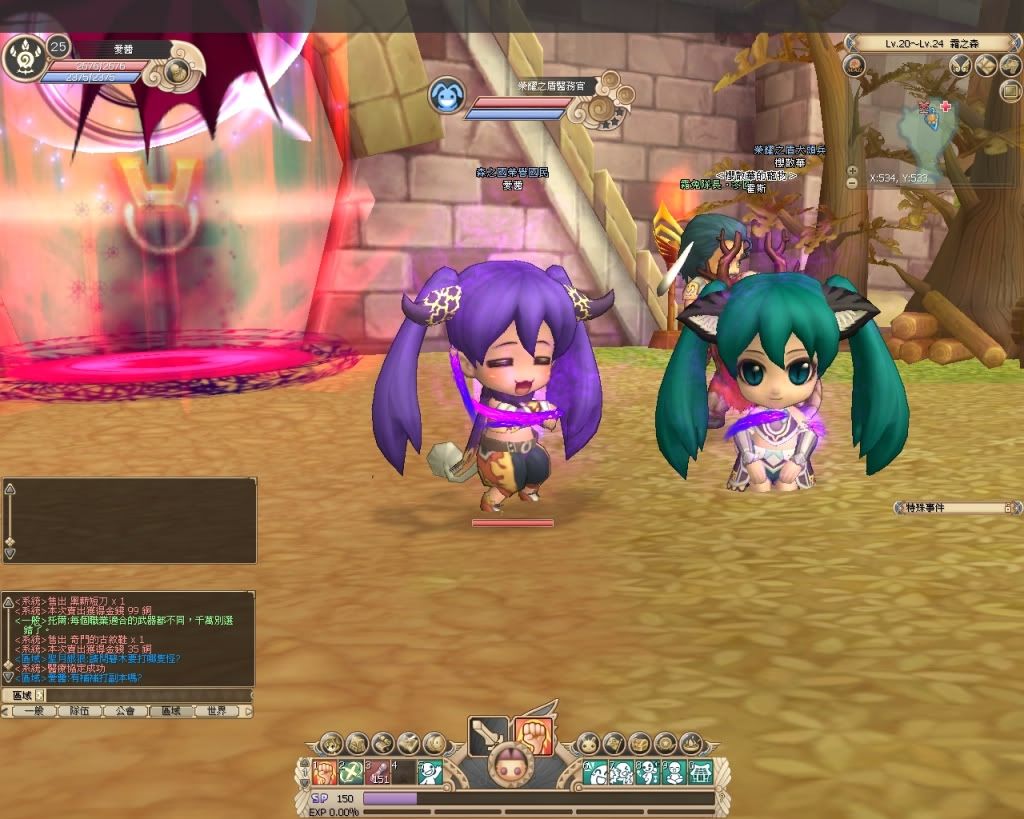
Task: Open the 公會 chat tab
Action: (124, 711)
